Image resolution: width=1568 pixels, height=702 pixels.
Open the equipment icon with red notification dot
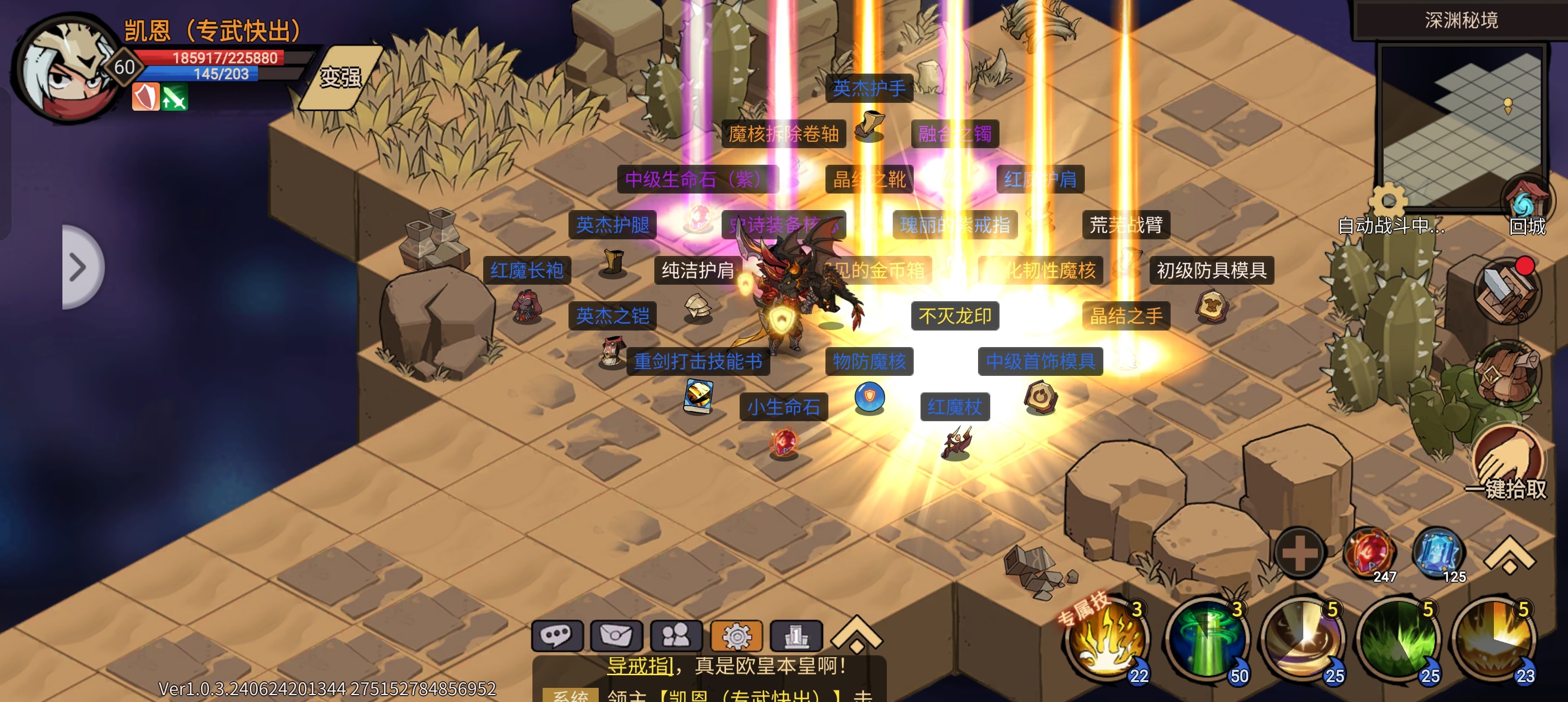click(1506, 292)
